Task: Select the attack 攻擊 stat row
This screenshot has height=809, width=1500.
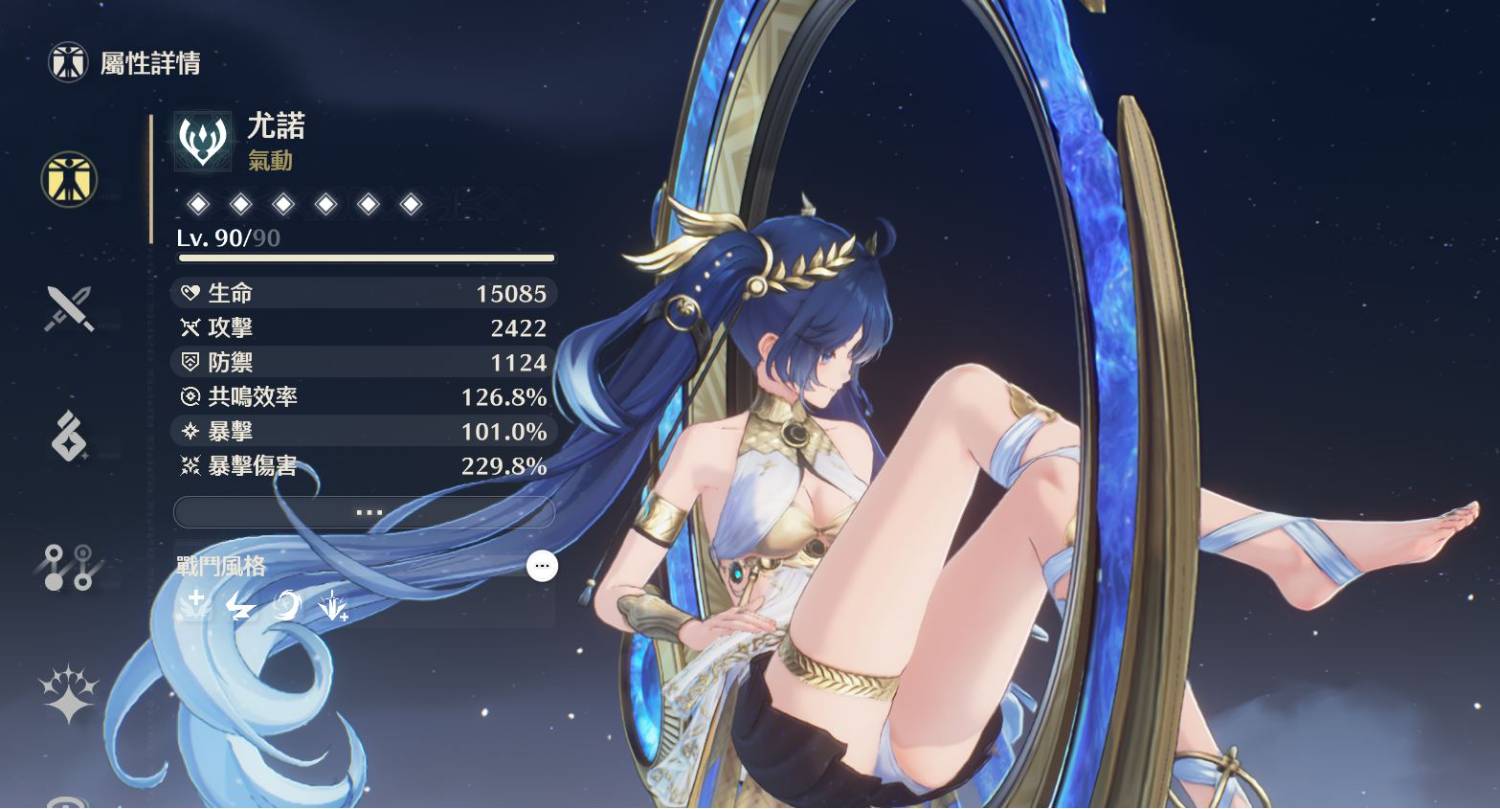Action: tap(364, 328)
